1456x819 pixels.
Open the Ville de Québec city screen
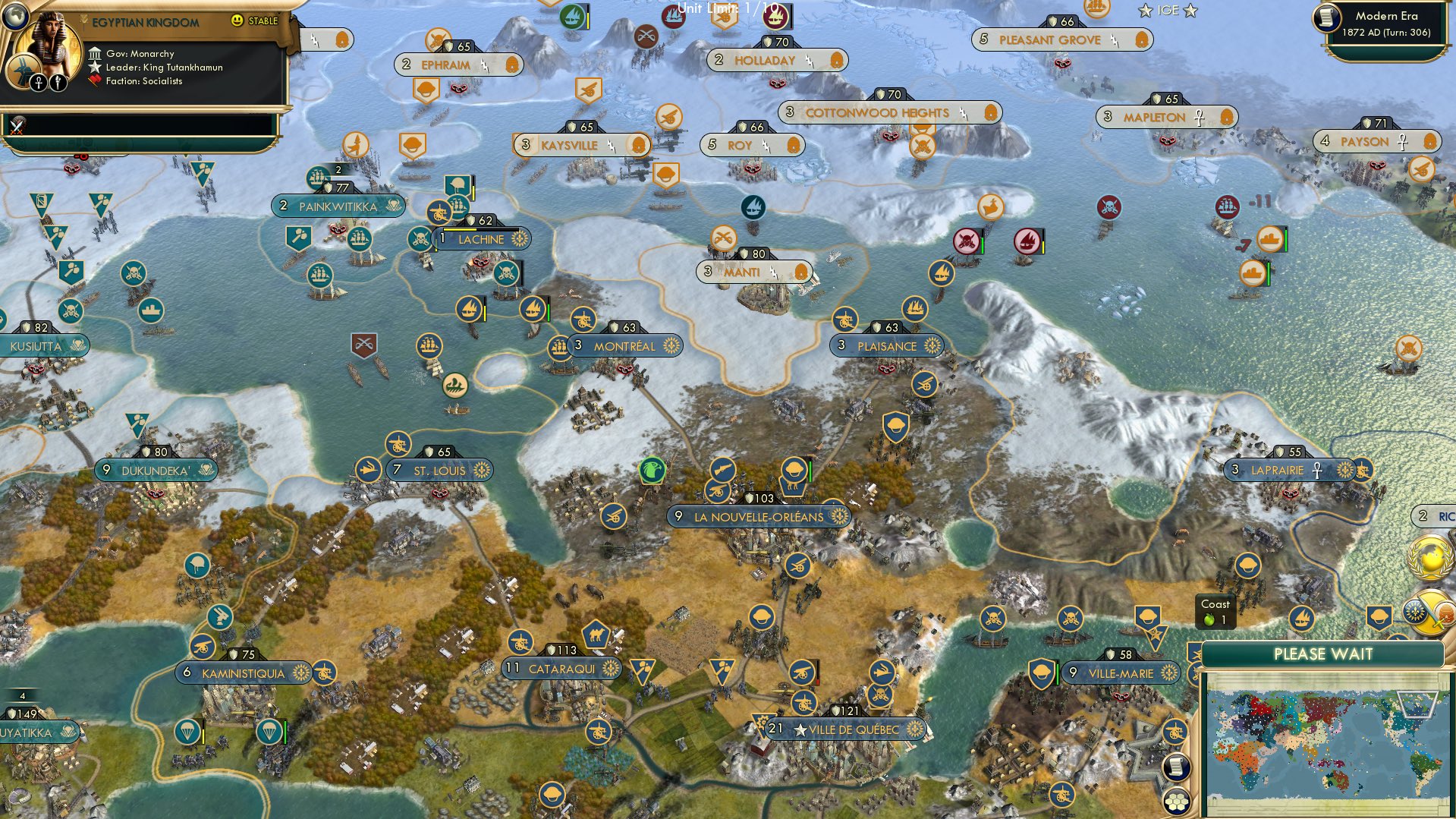[847, 727]
